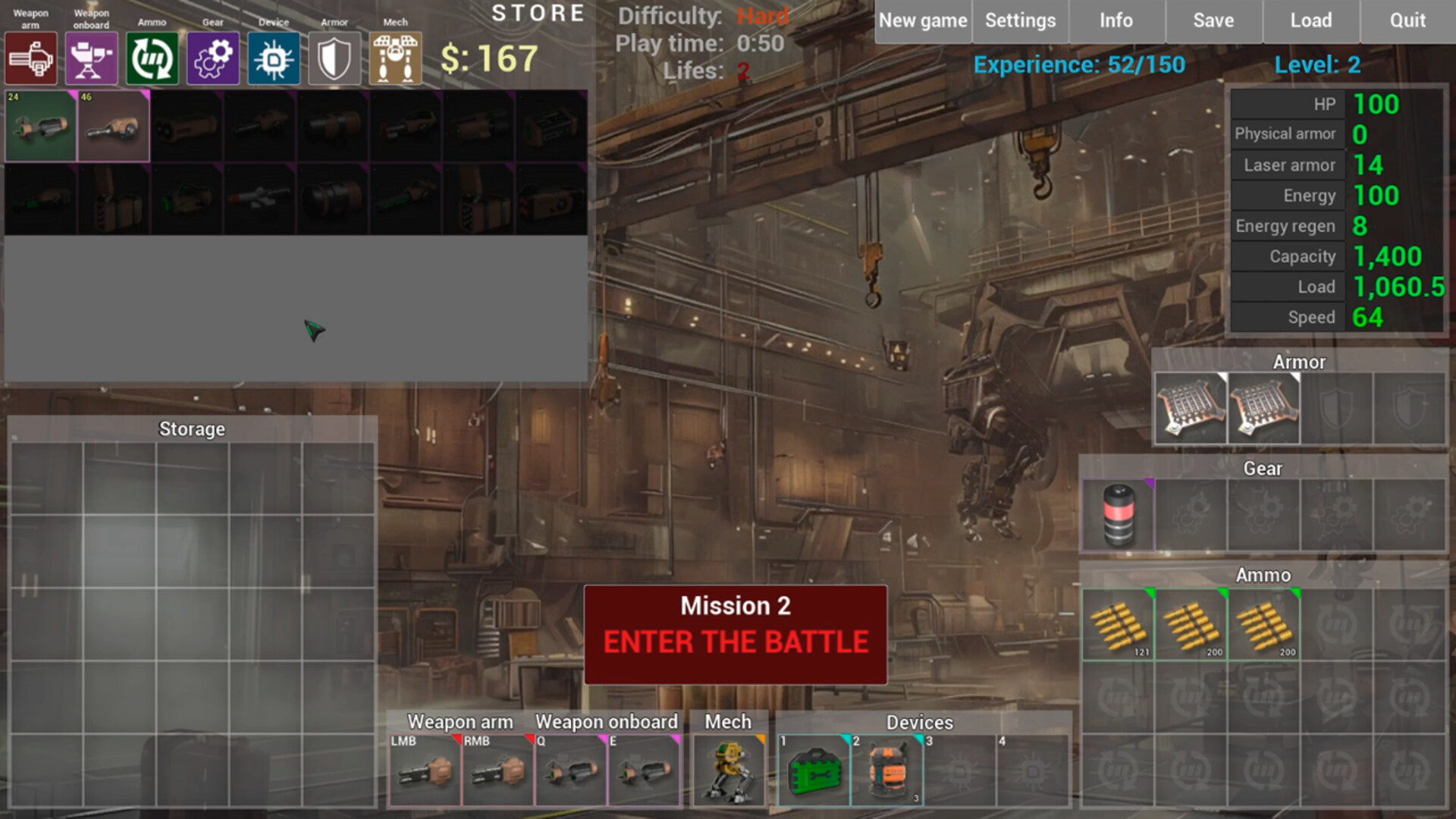Toggle device slot 2 with orange backpack
Screen dimensions: 1456x819
[887, 770]
